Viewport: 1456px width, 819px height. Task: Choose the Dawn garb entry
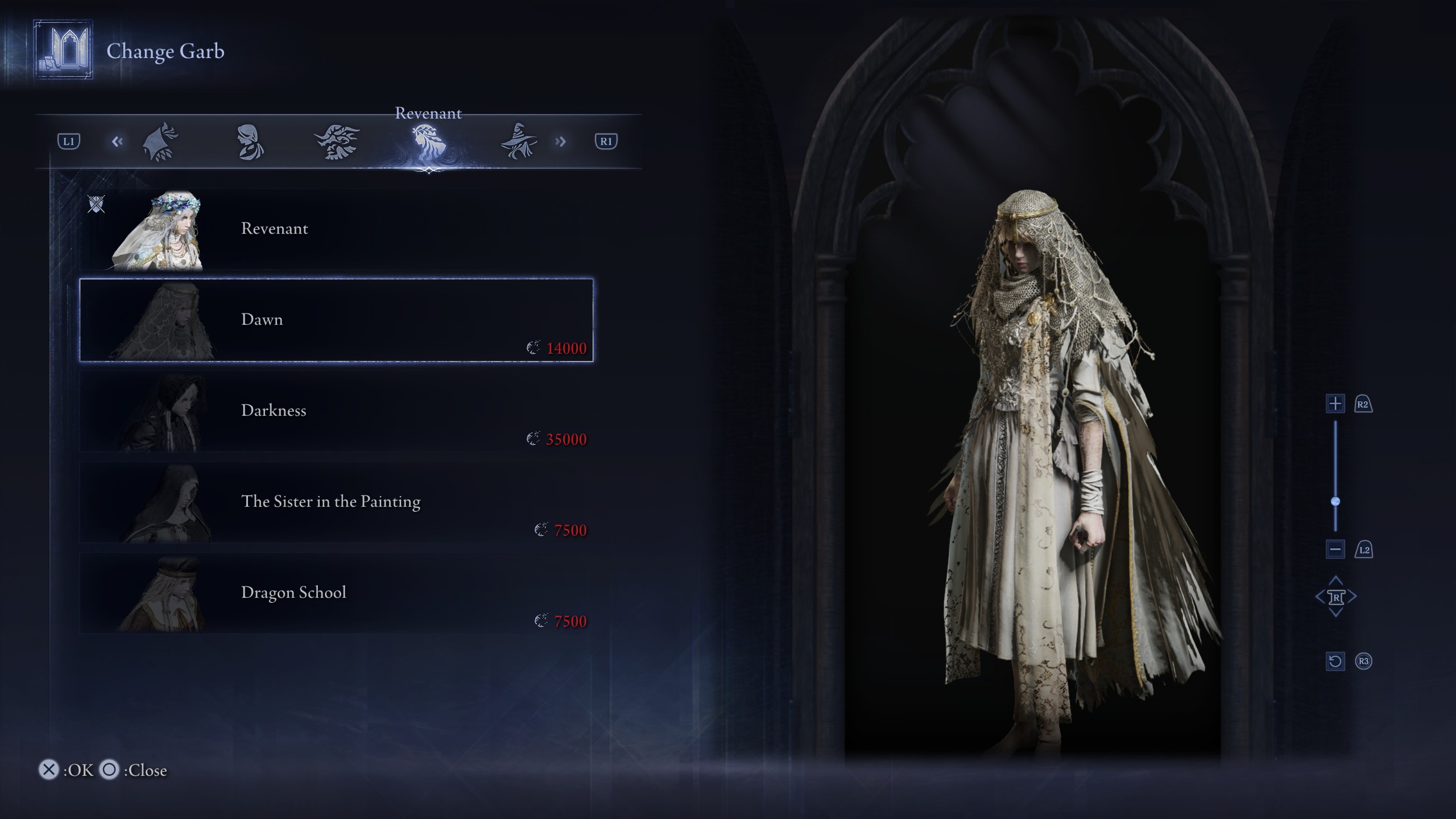336,320
